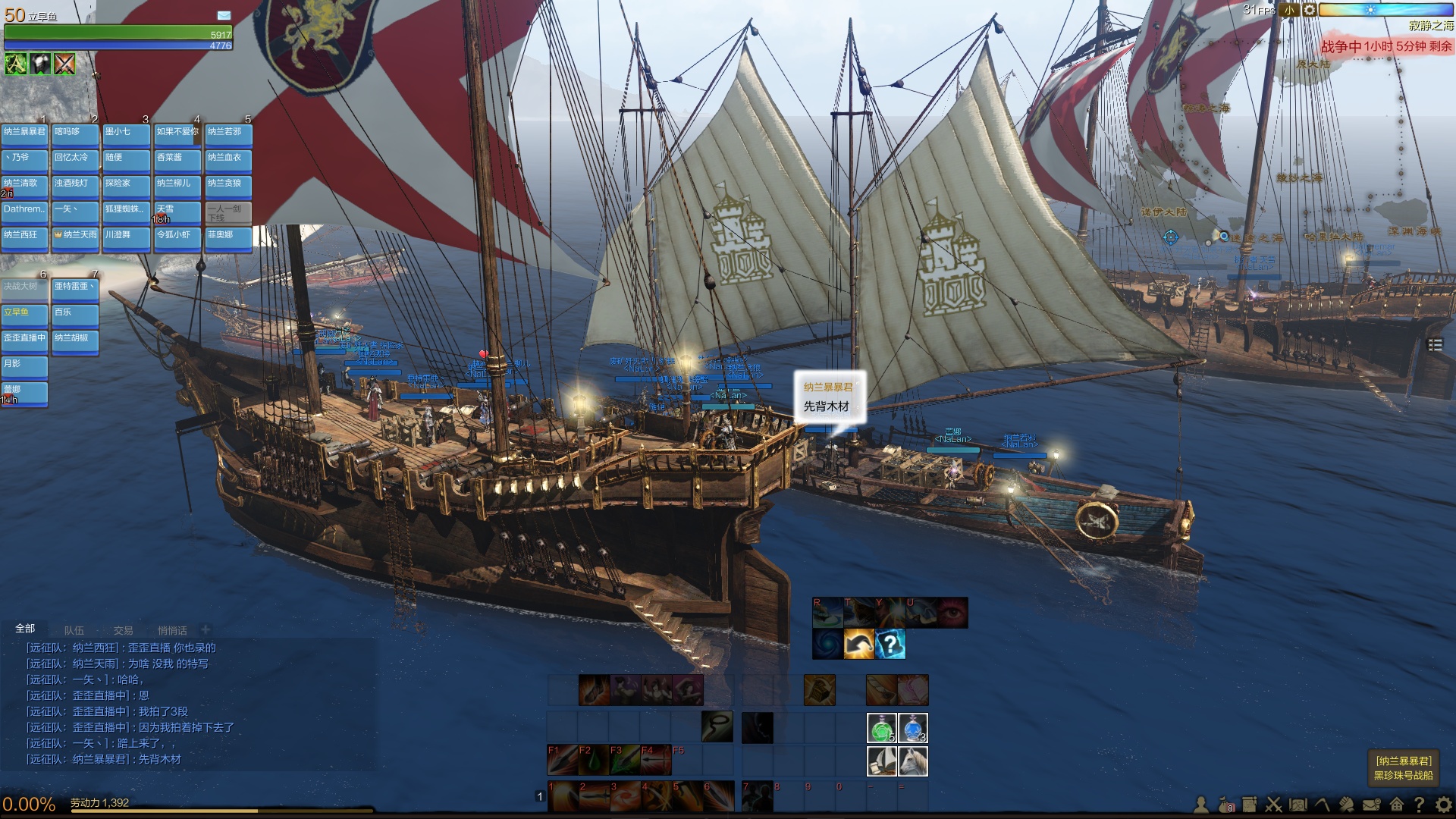Activate the blue question mark skill
Image resolution: width=1456 pixels, height=819 pixels.
pyautogui.click(x=890, y=645)
